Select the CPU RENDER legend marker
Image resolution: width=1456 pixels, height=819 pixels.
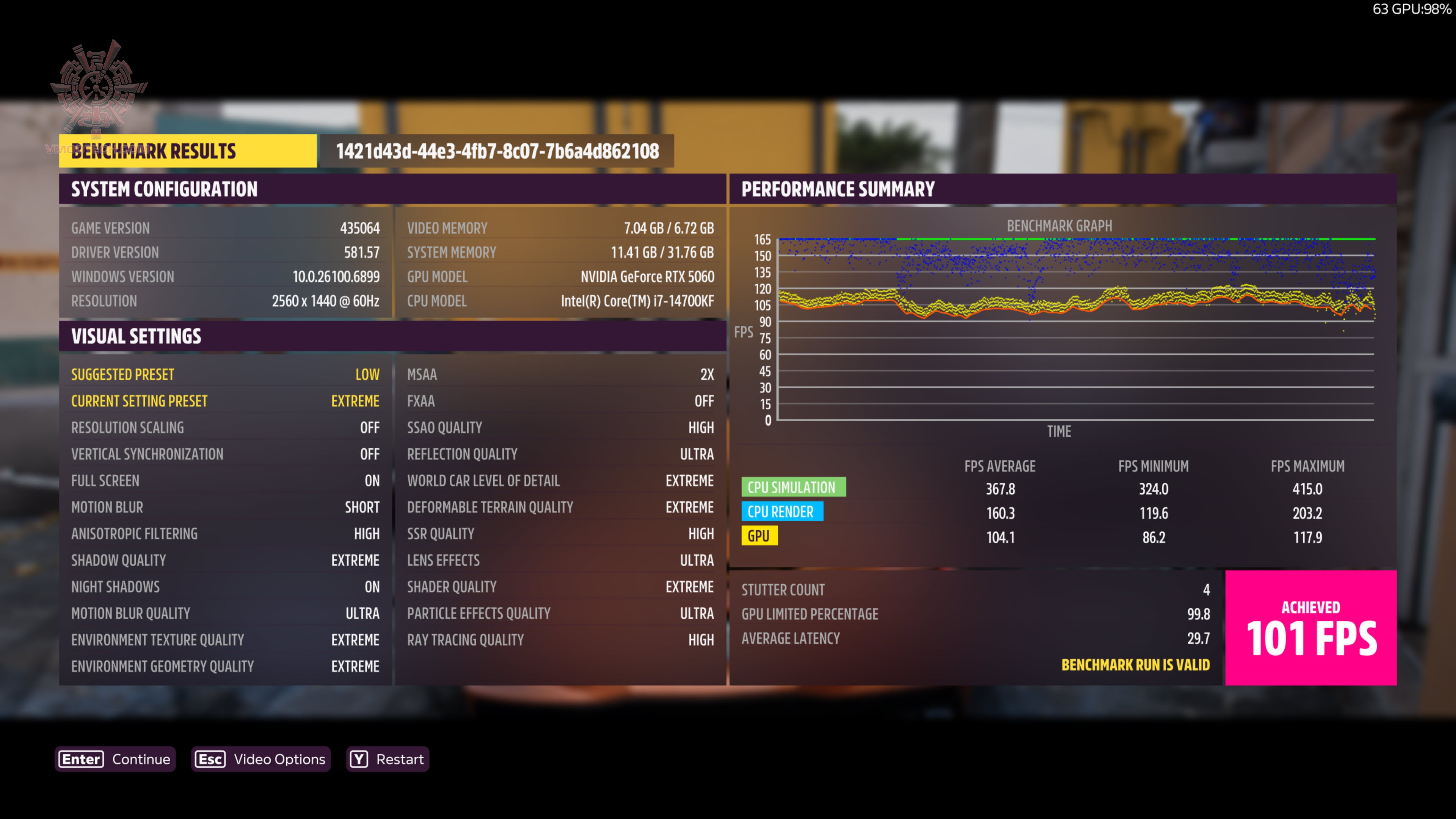point(783,511)
